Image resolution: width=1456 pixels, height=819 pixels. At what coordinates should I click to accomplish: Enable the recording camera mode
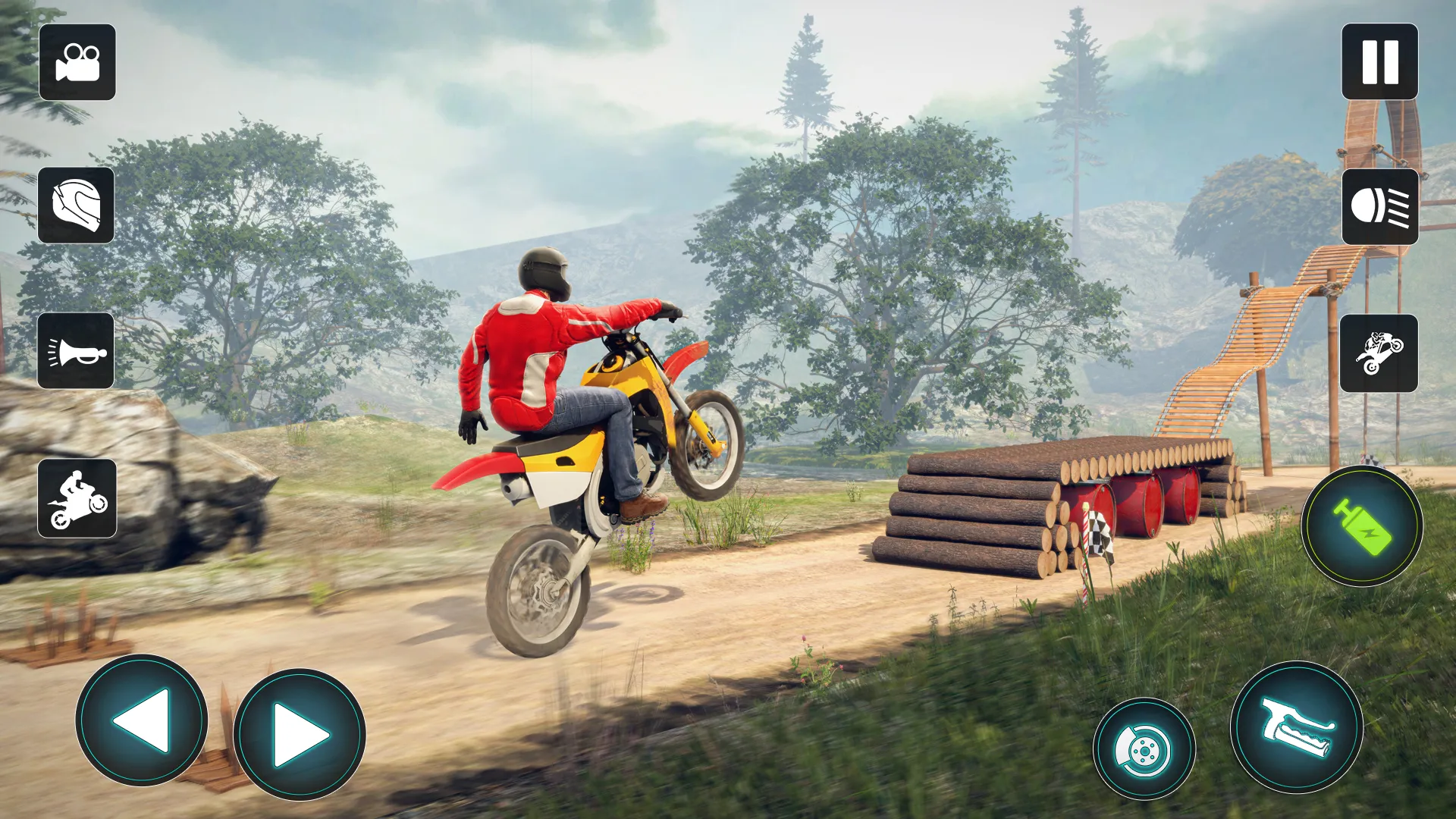77,64
